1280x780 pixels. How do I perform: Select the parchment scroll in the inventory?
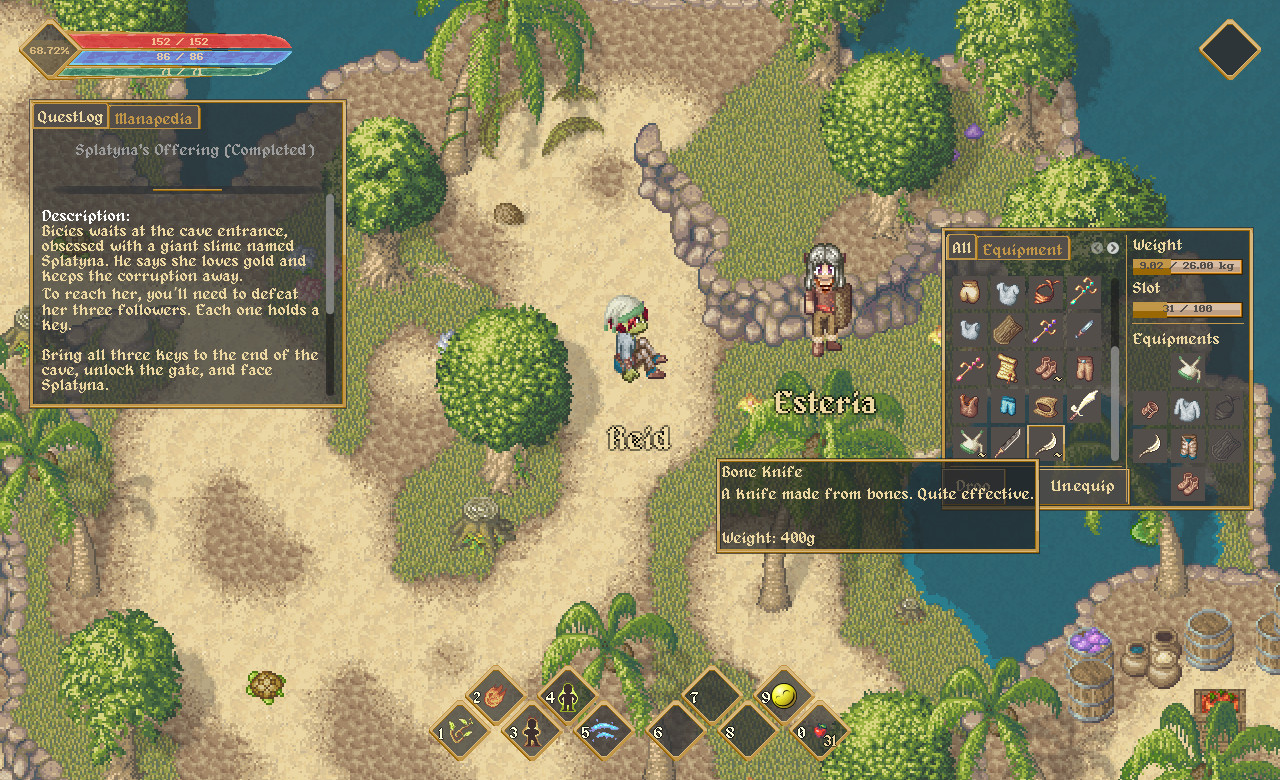point(1007,368)
